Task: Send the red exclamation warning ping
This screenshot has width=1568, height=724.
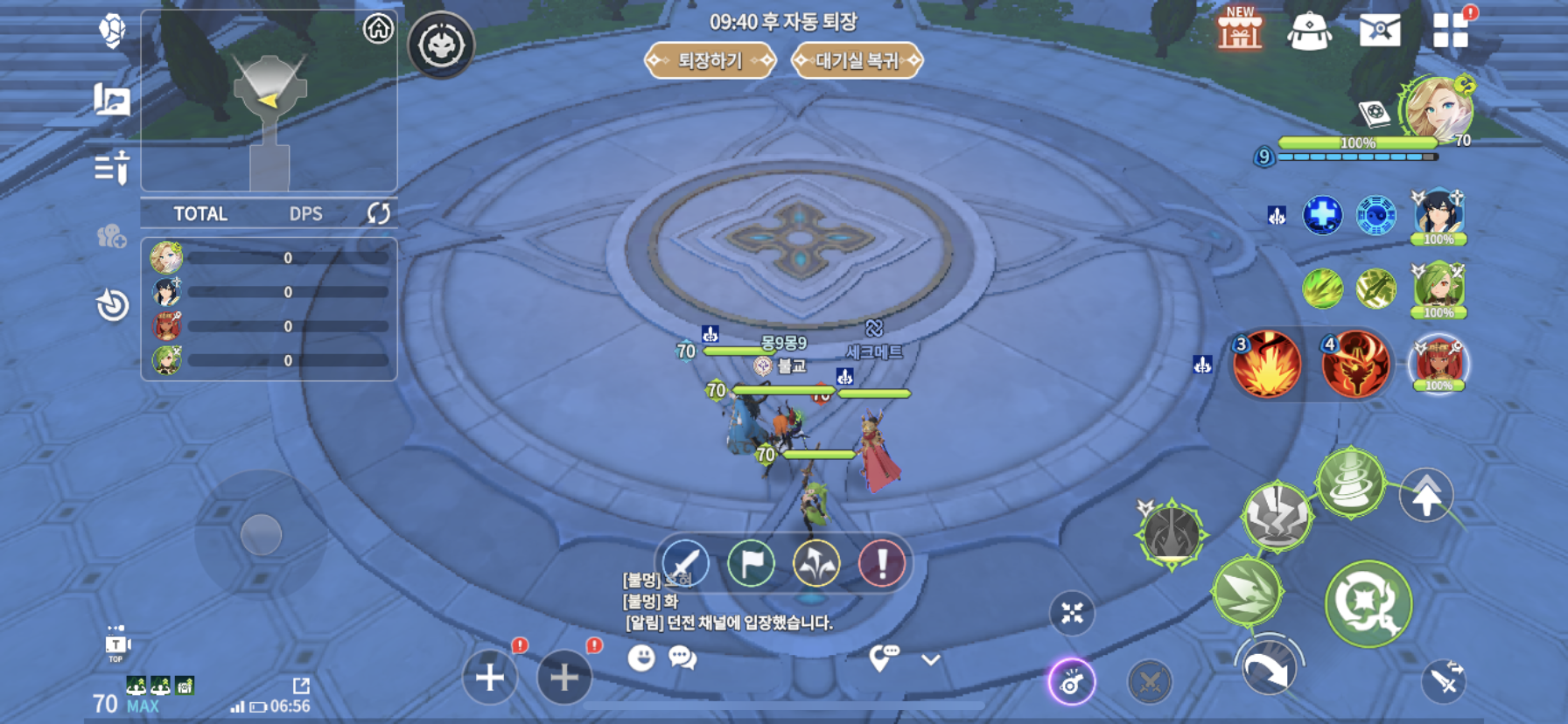Action: pyautogui.click(x=881, y=563)
